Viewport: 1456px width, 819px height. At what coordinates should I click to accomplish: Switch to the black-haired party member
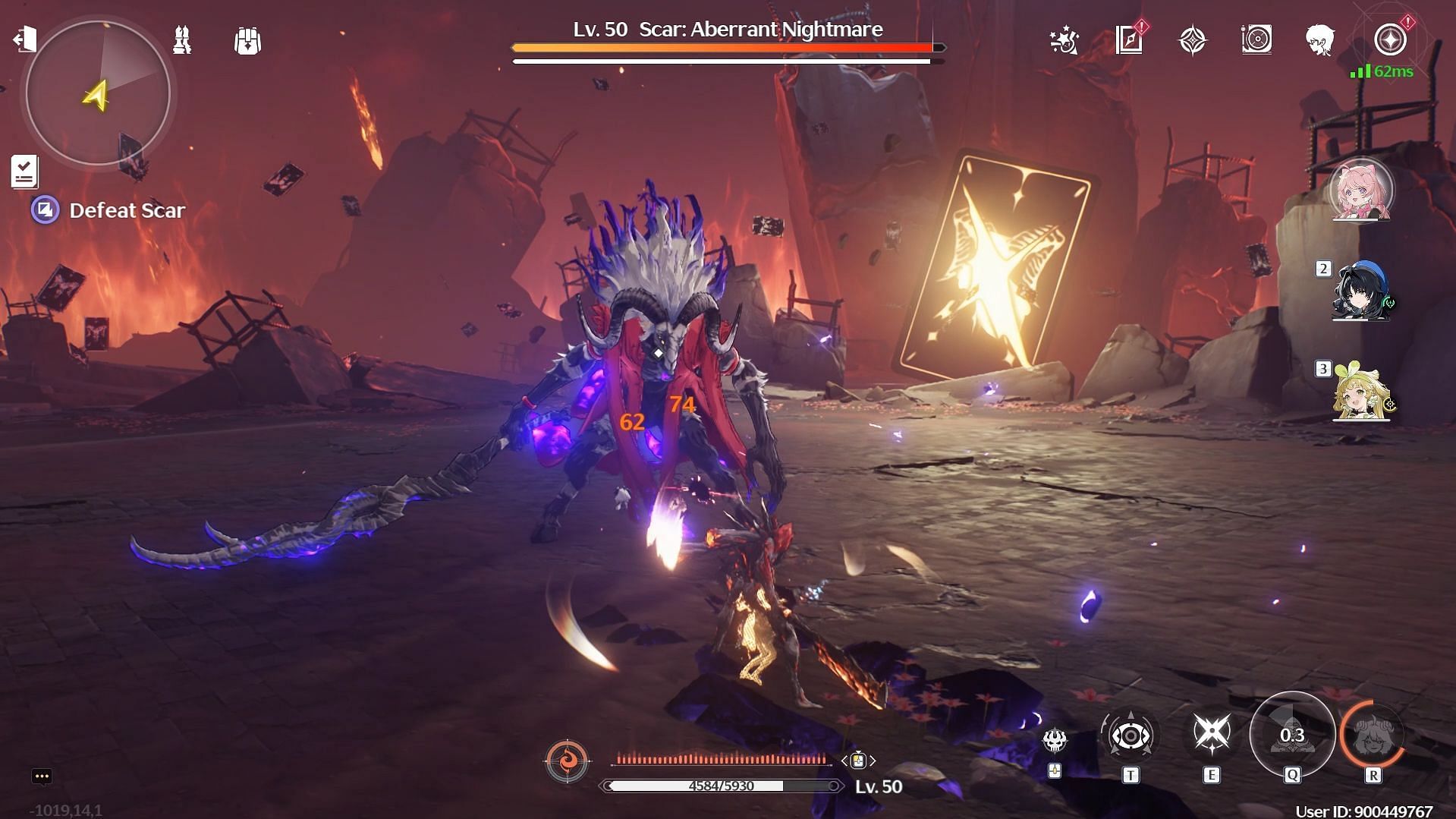[1361, 292]
